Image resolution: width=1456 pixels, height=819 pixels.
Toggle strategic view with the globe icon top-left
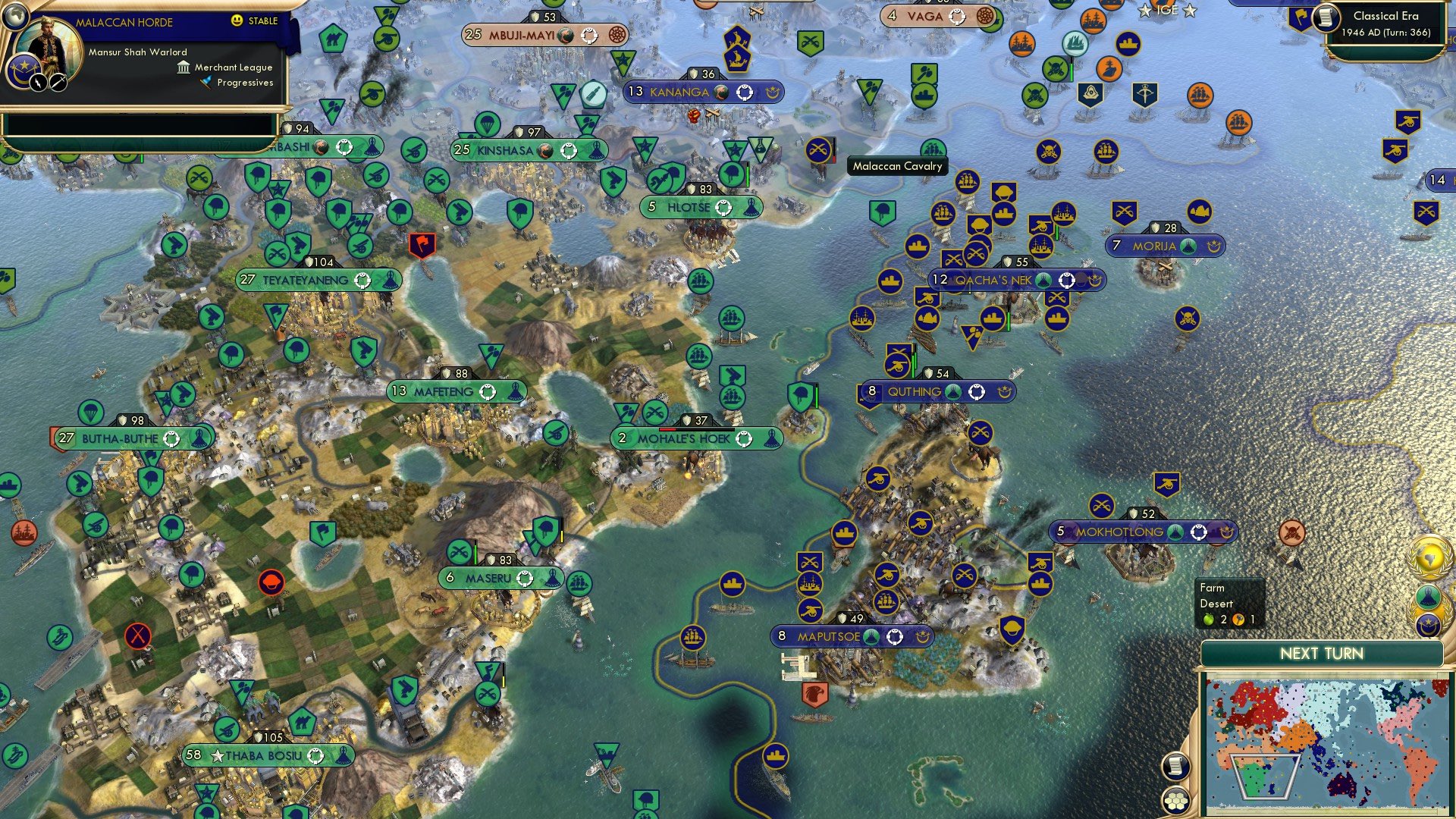click(x=15, y=15)
